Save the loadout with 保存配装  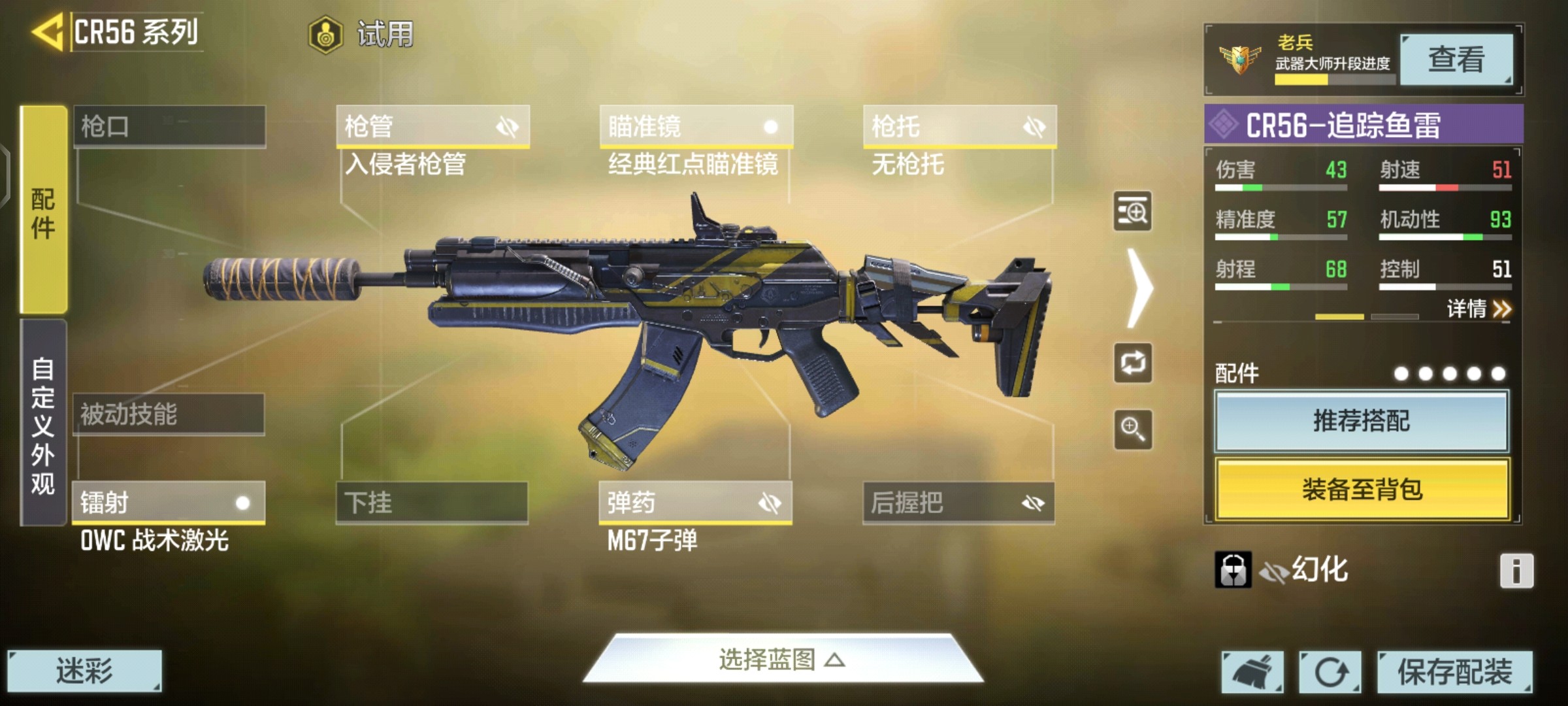(x=1454, y=671)
